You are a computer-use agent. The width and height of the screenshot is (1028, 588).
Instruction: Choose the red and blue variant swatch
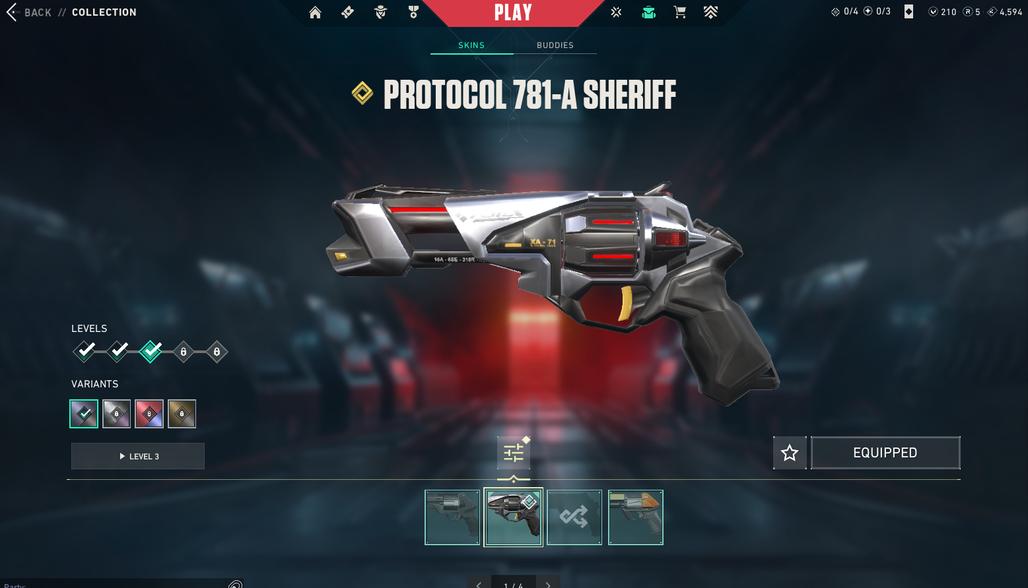(149, 414)
